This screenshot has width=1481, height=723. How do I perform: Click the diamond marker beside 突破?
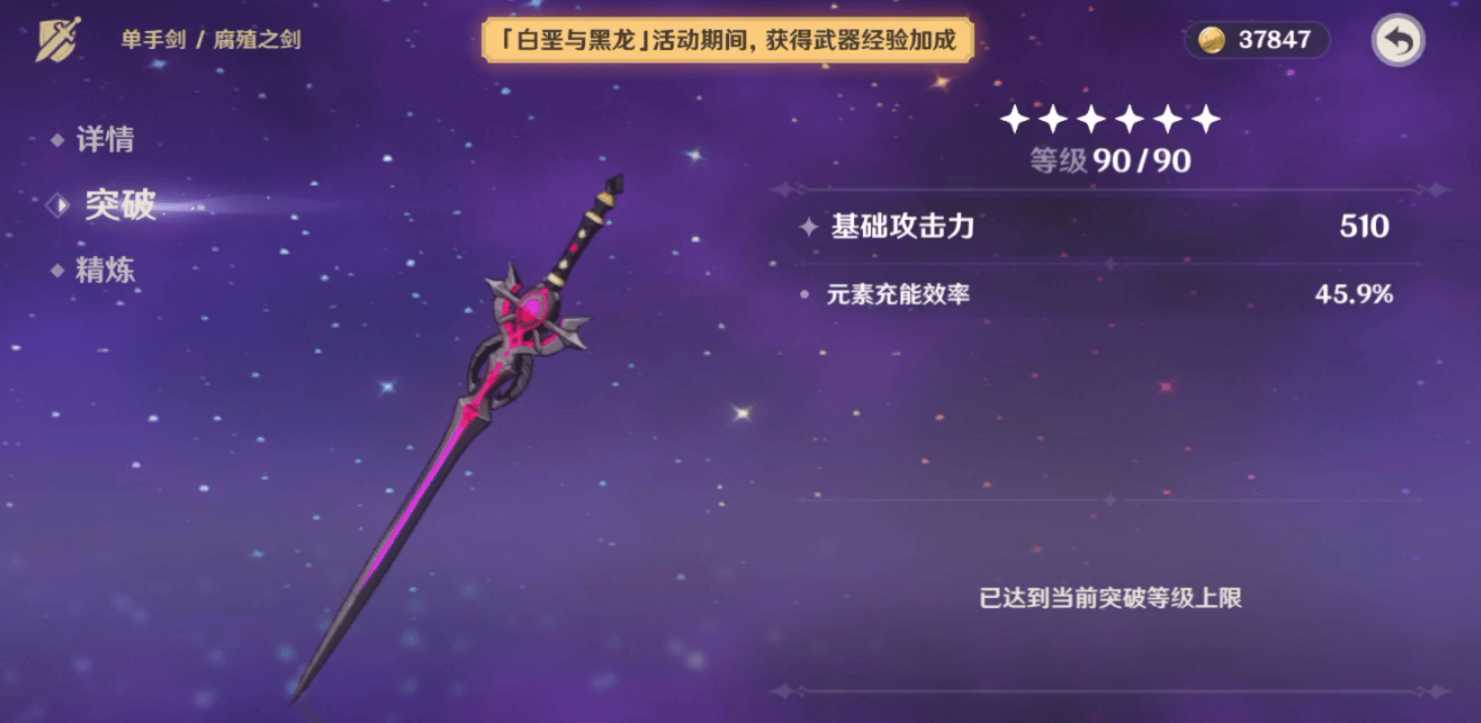point(57,206)
